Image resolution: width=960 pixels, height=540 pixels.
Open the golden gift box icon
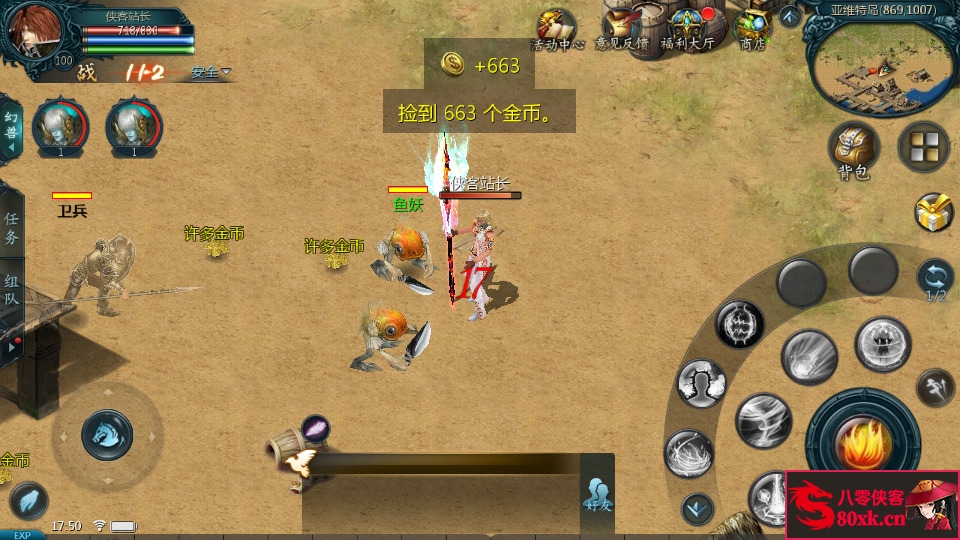tap(934, 212)
